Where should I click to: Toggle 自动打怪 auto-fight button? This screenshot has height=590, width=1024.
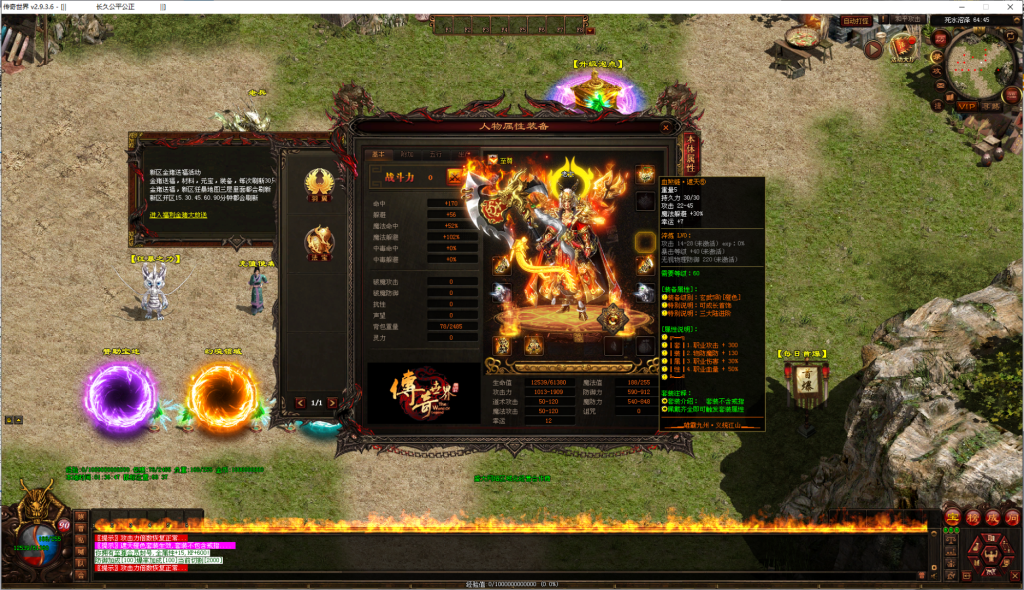(x=855, y=19)
